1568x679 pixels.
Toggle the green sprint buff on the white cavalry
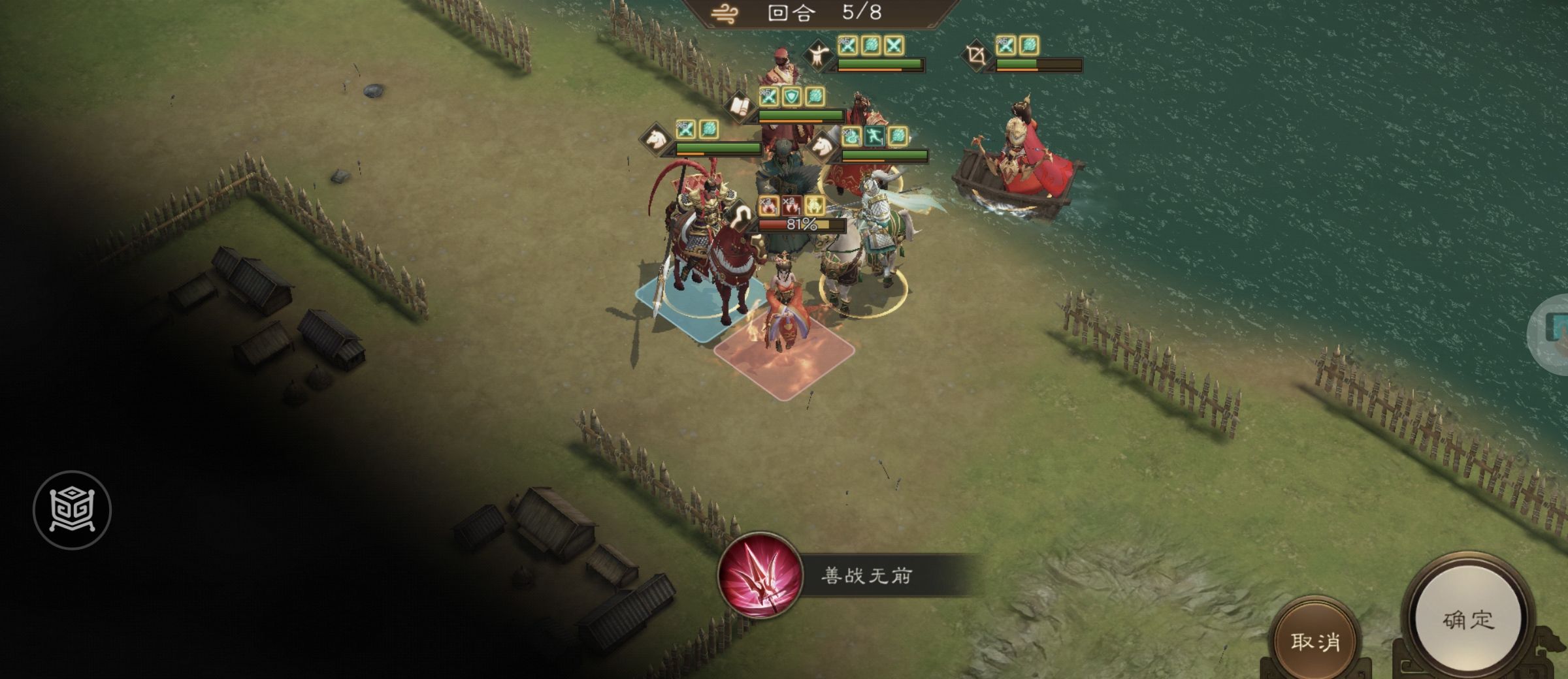click(875, 136)
